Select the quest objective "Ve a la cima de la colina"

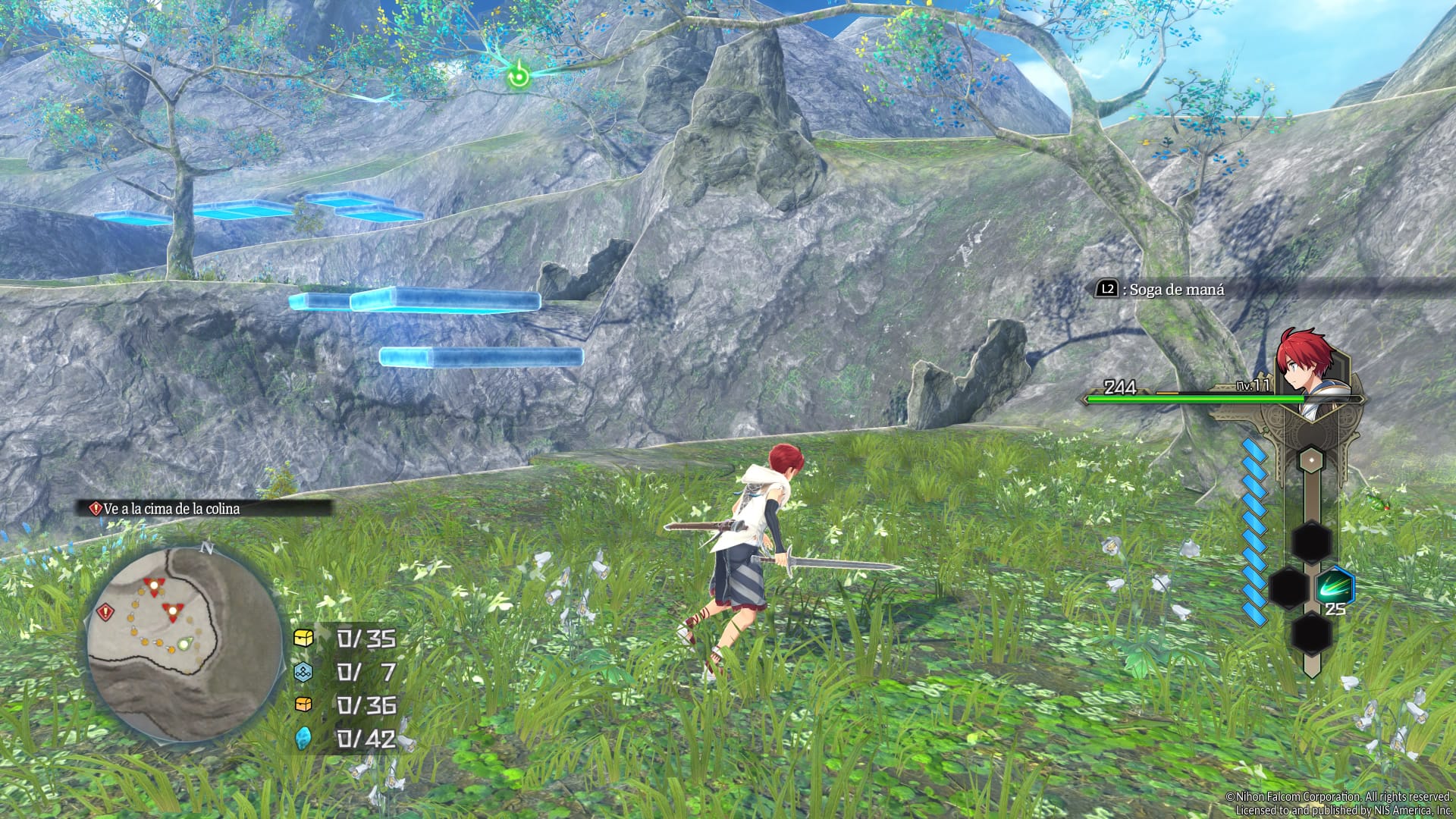(171, 509)
